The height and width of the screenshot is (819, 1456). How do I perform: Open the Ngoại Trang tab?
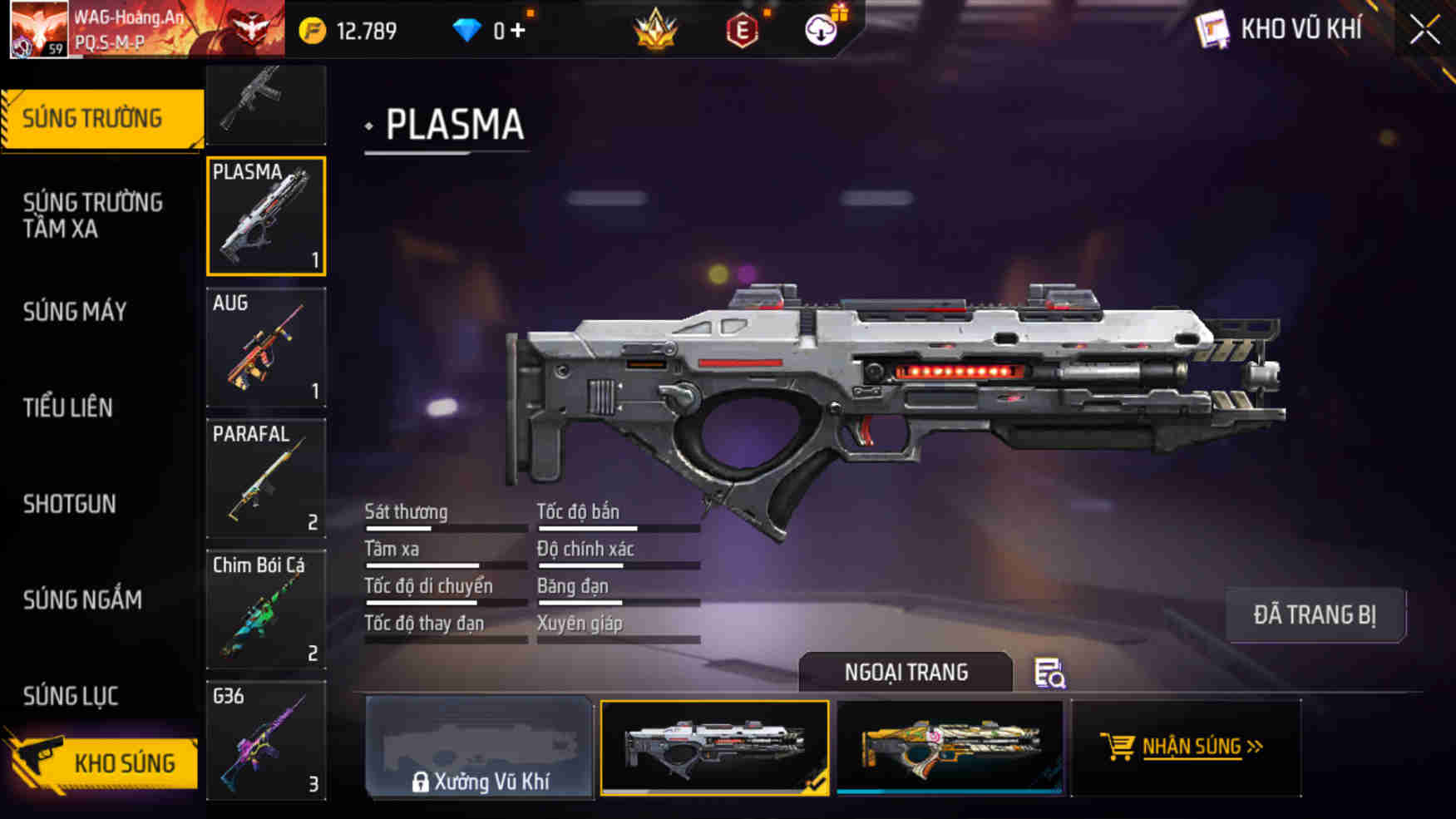(906, 672)
